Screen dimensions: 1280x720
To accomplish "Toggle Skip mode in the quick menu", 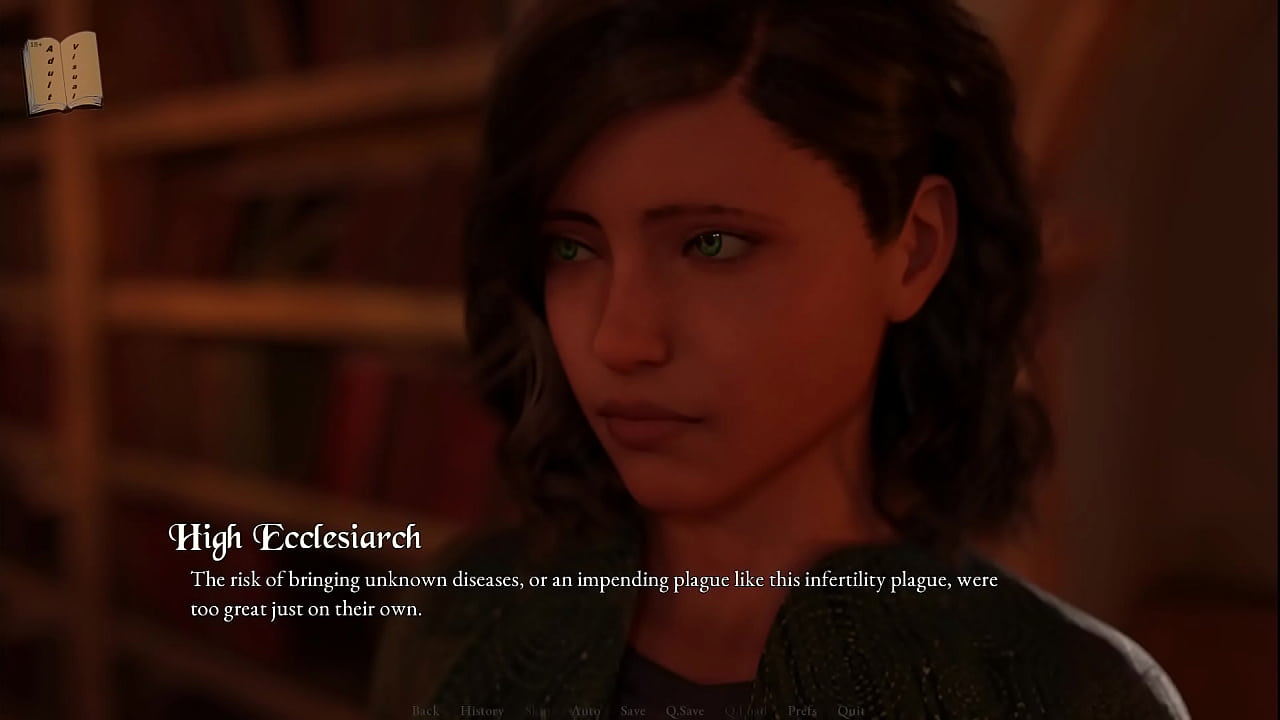I will tap(538, 711).
